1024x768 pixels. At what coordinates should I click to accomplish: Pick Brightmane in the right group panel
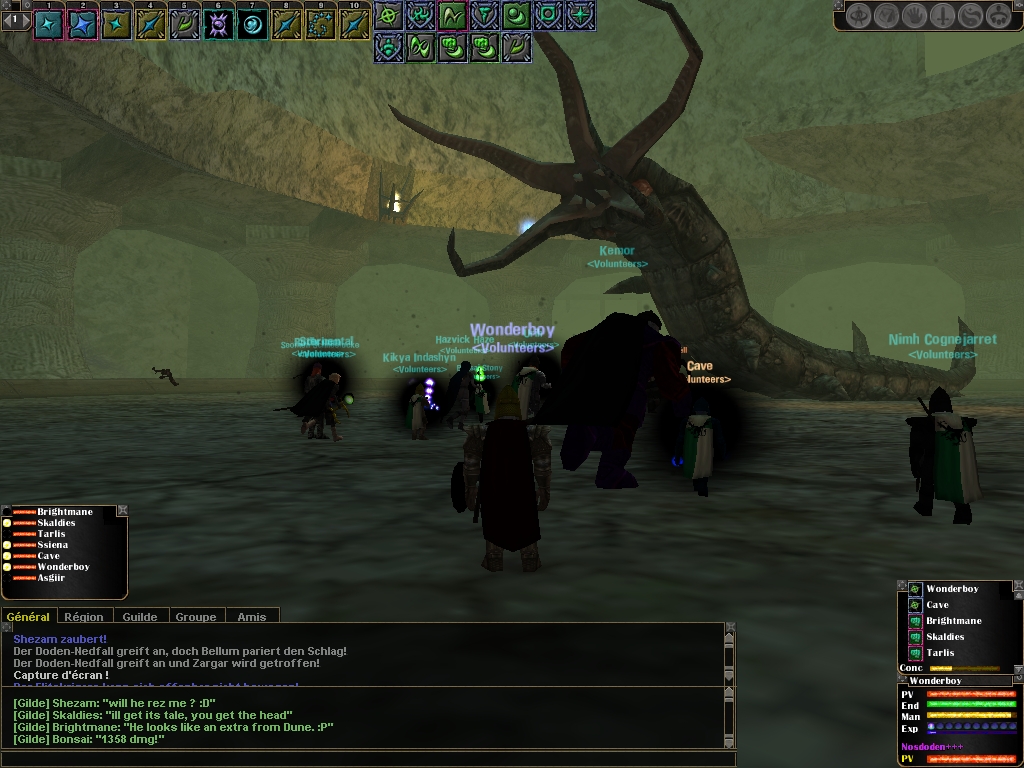[x=953, y=621]
